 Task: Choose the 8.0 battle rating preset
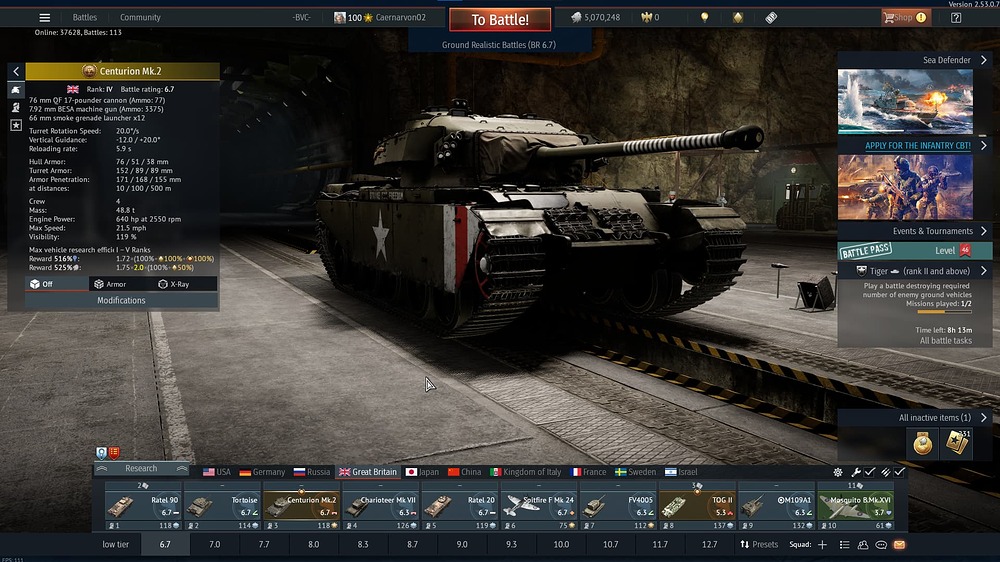pyautogui.click(x=313, y=545)
